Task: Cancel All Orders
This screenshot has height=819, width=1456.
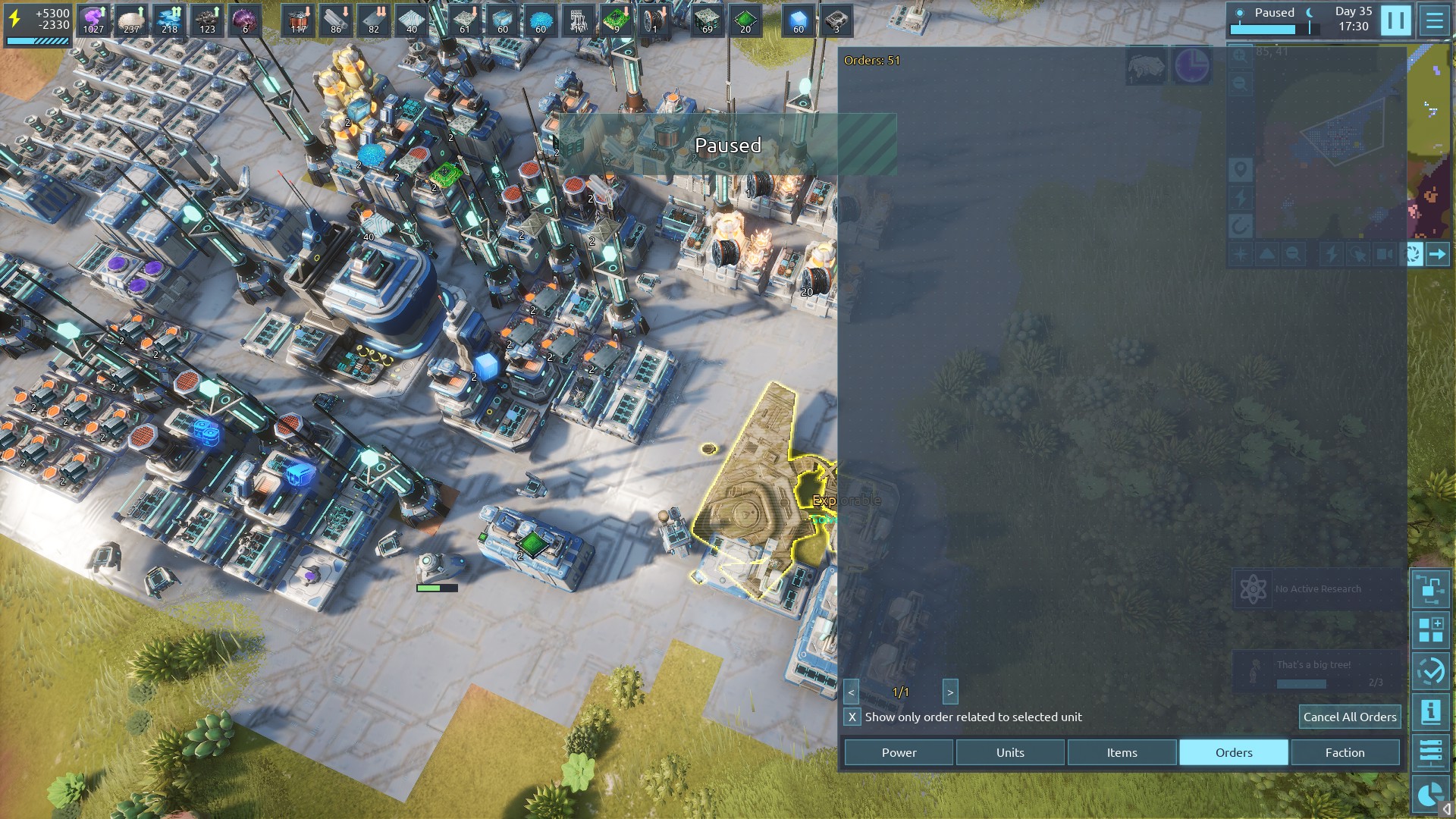Action: (x=1349, y=717)
